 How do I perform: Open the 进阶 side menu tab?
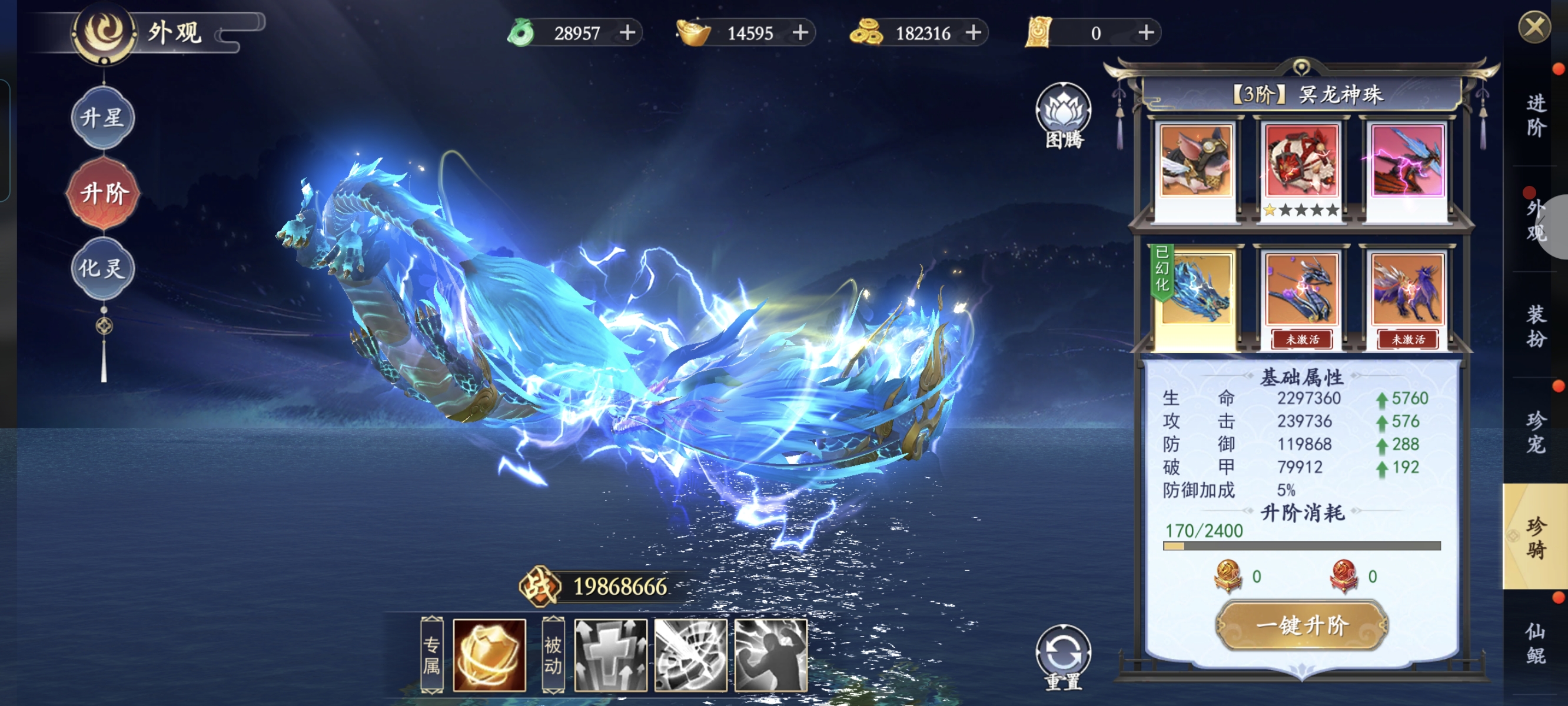click(1535, 116)
